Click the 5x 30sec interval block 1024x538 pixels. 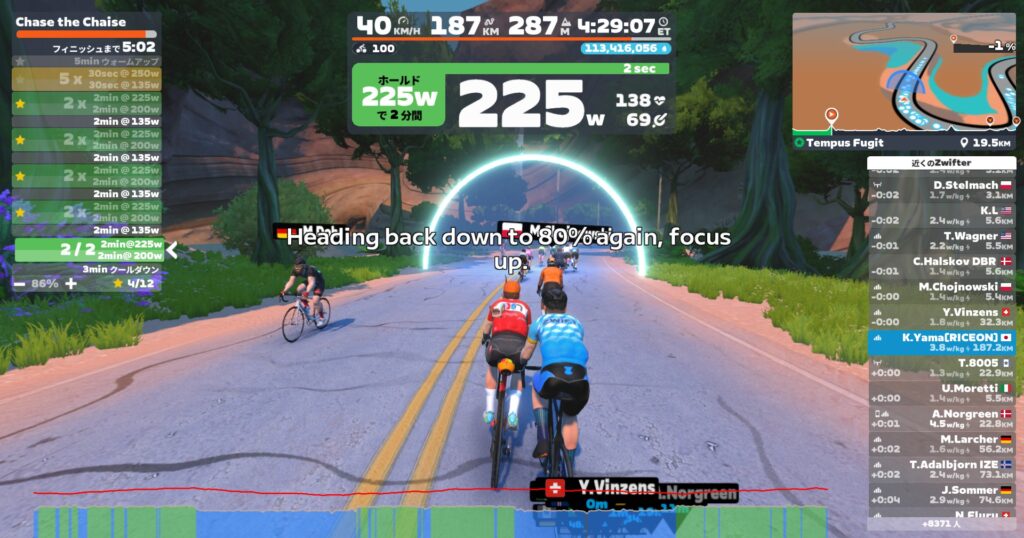tap(88, 78)
